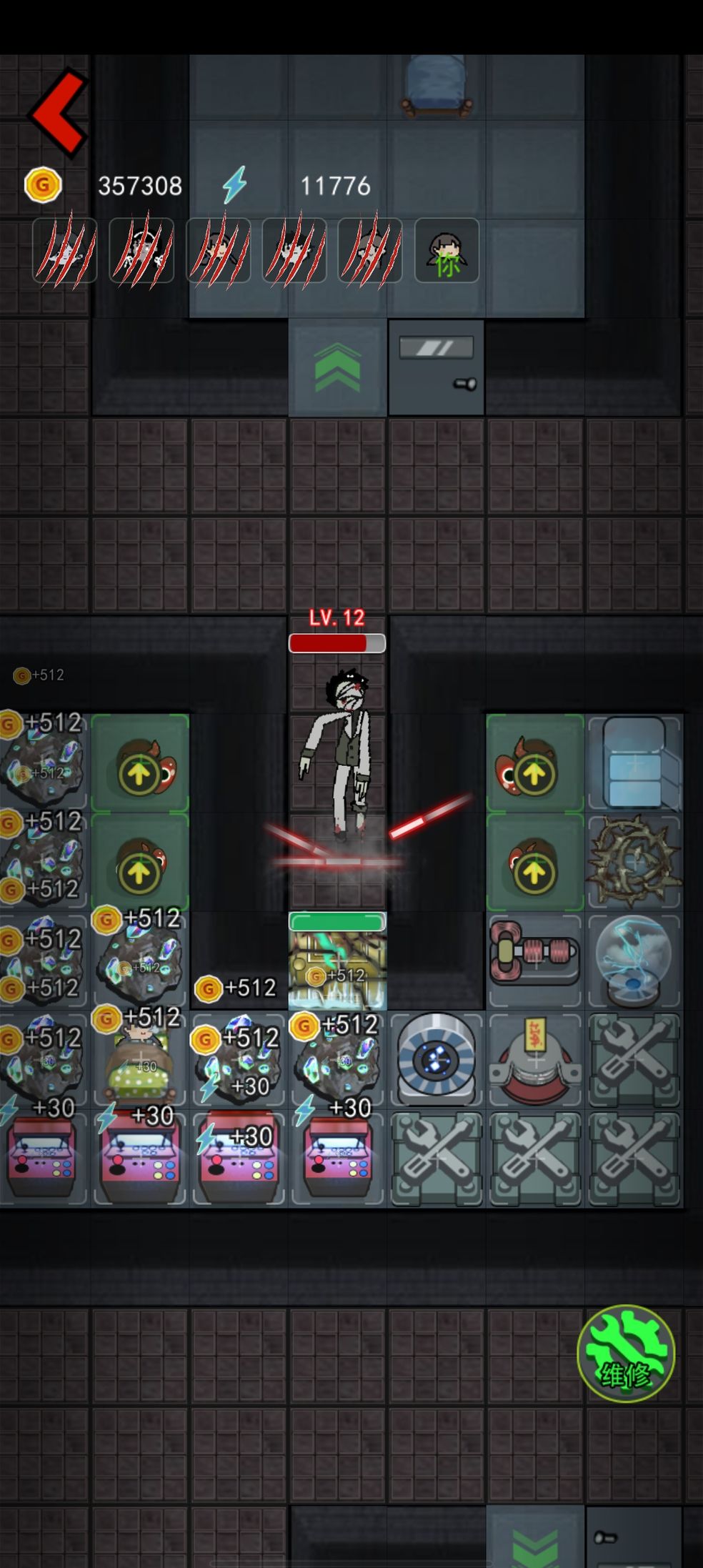Viewport: 703px width, 1568px height.
Task: Tap the green downward chevron tile
Action: [x=535, y=1544]
